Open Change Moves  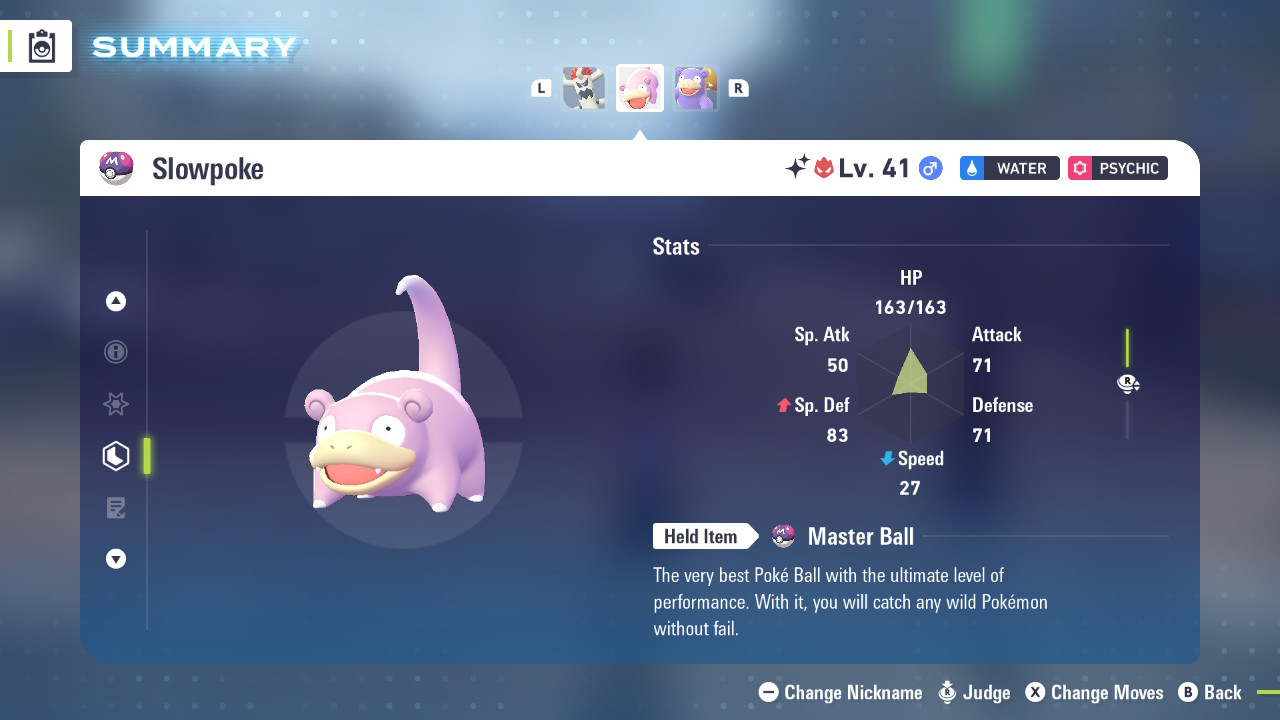[1095, 692]
